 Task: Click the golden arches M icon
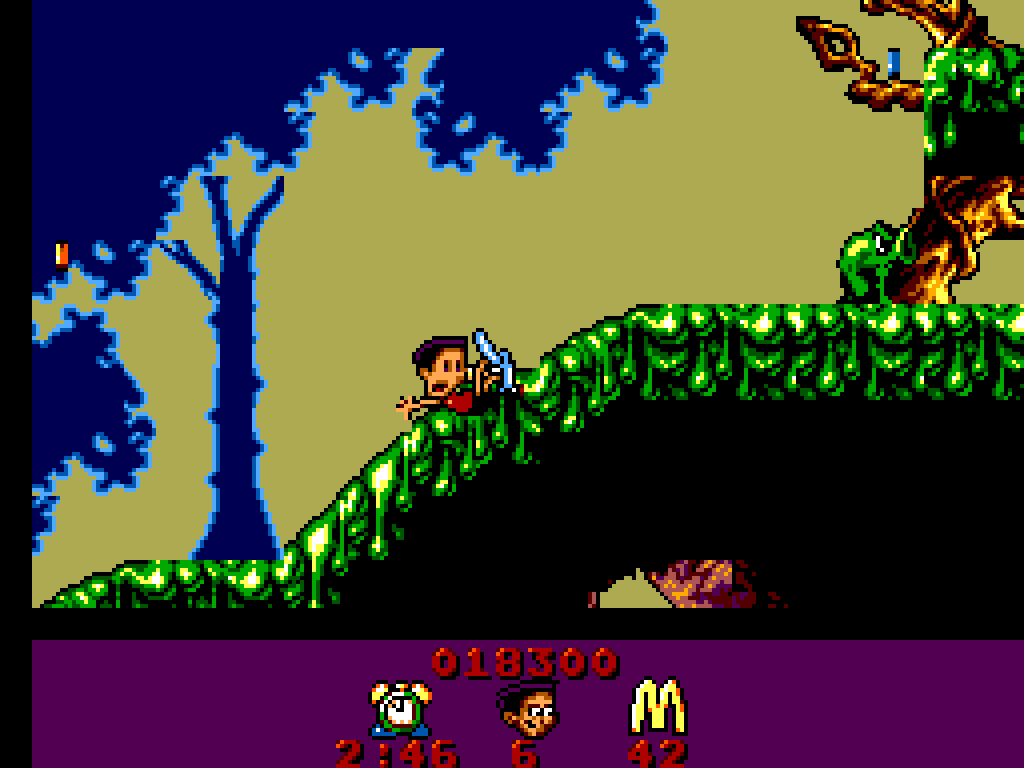pyautogui.click(x=657, y=707)
